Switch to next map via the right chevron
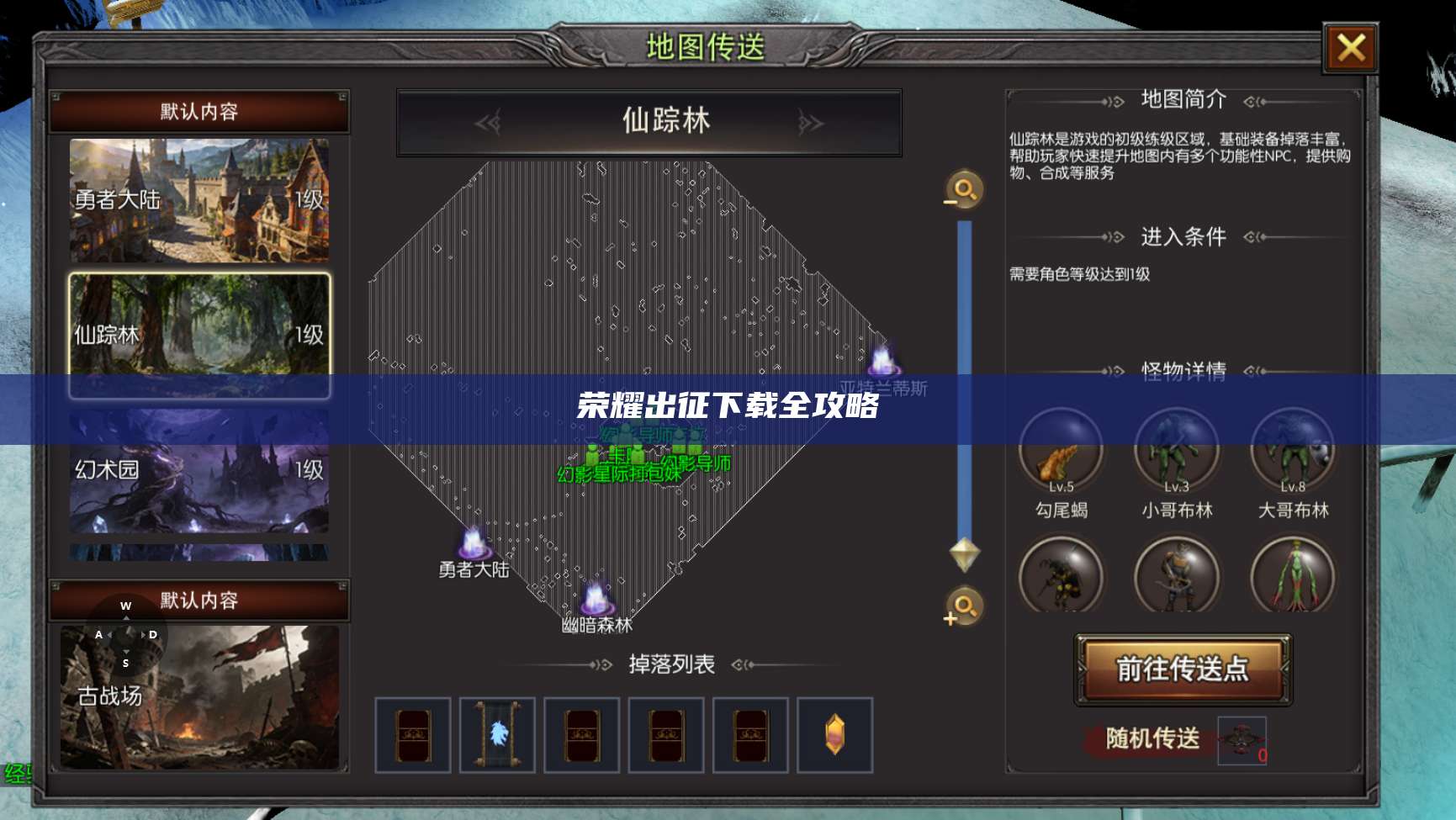This screenshot has width=1456, height=820. pyautogui.click(x=809, y=123)
